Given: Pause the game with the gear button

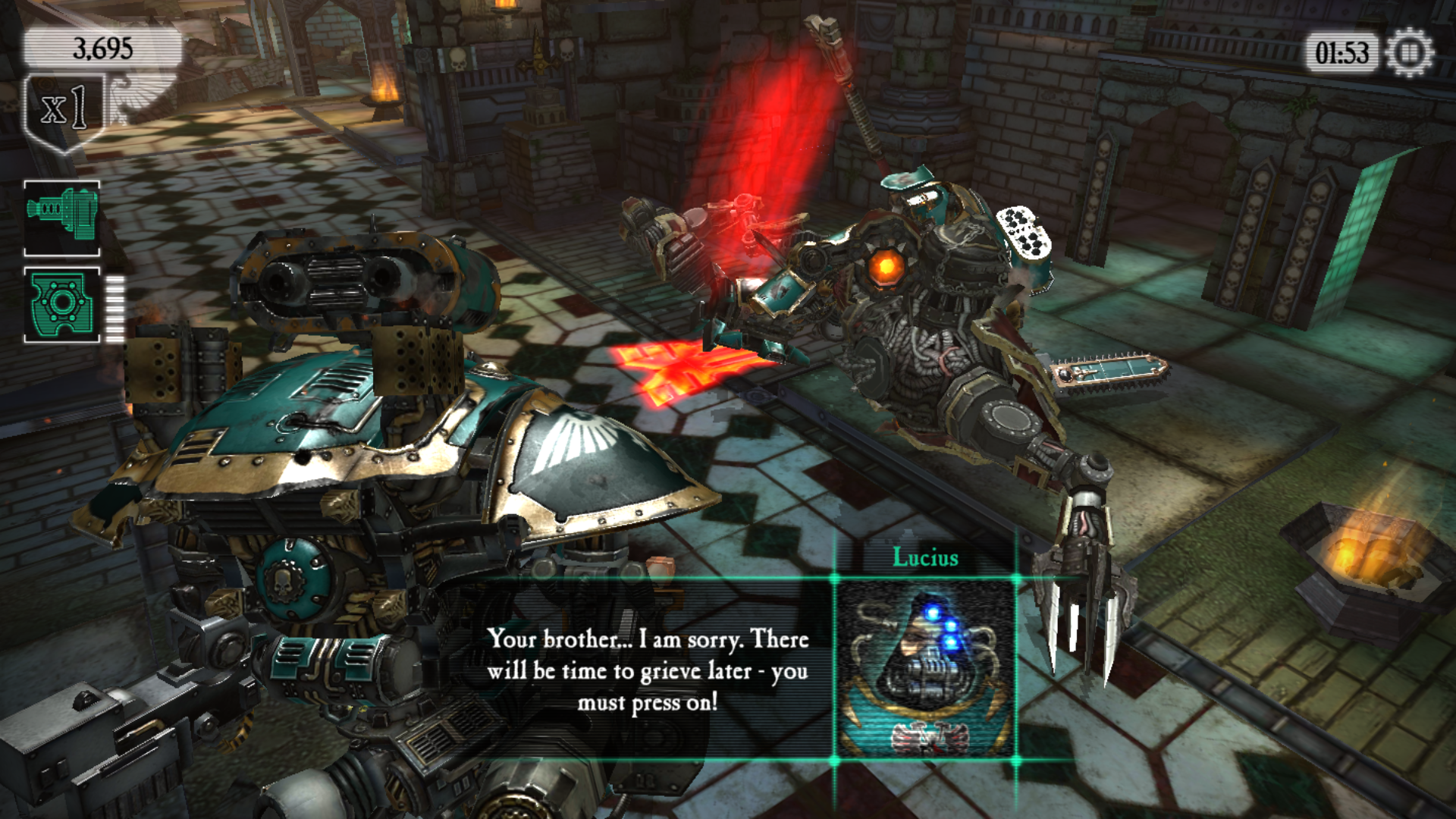Looking at the screenshot, I should [1409, 53].
